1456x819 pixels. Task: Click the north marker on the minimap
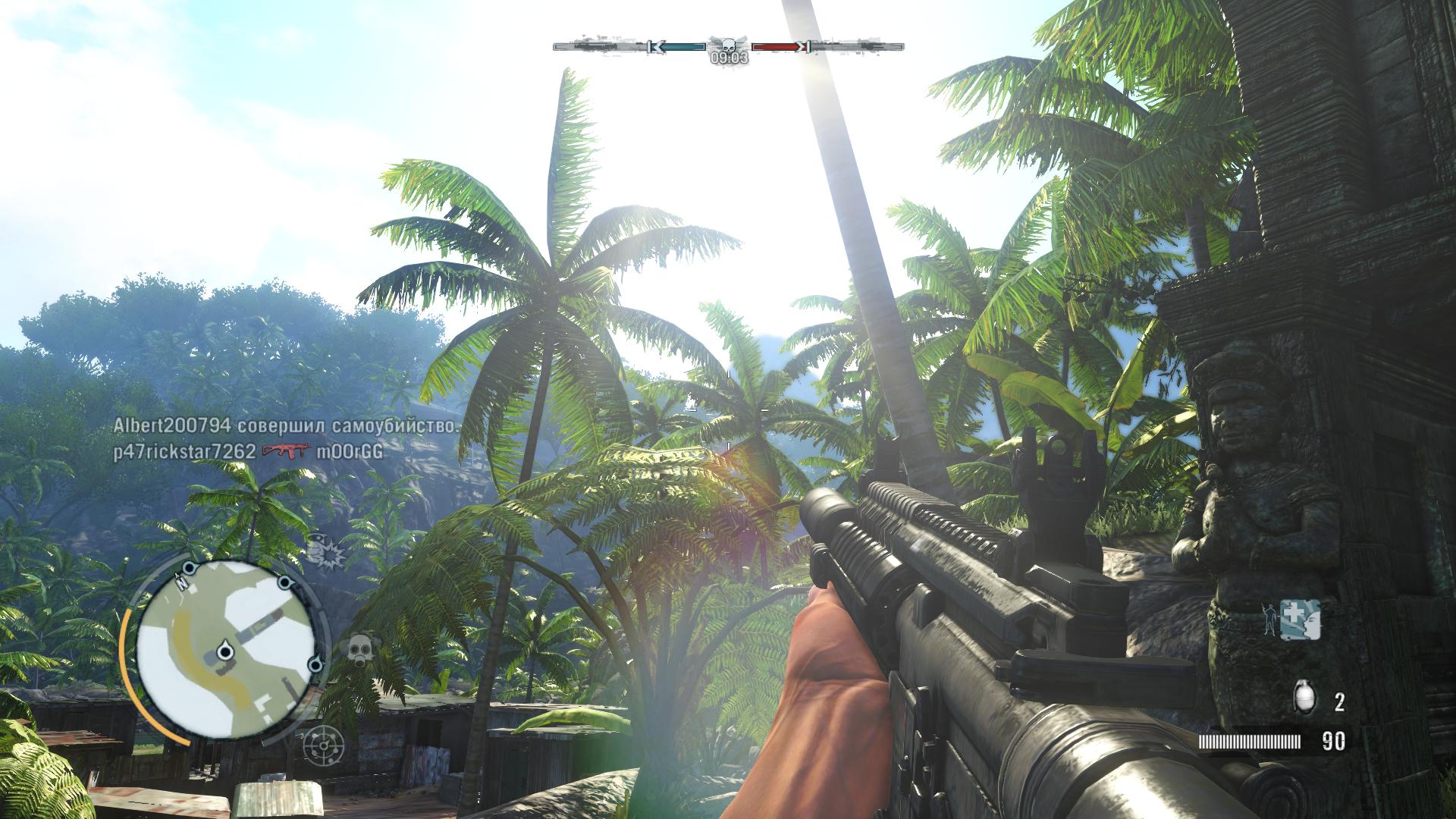point(181,582)
